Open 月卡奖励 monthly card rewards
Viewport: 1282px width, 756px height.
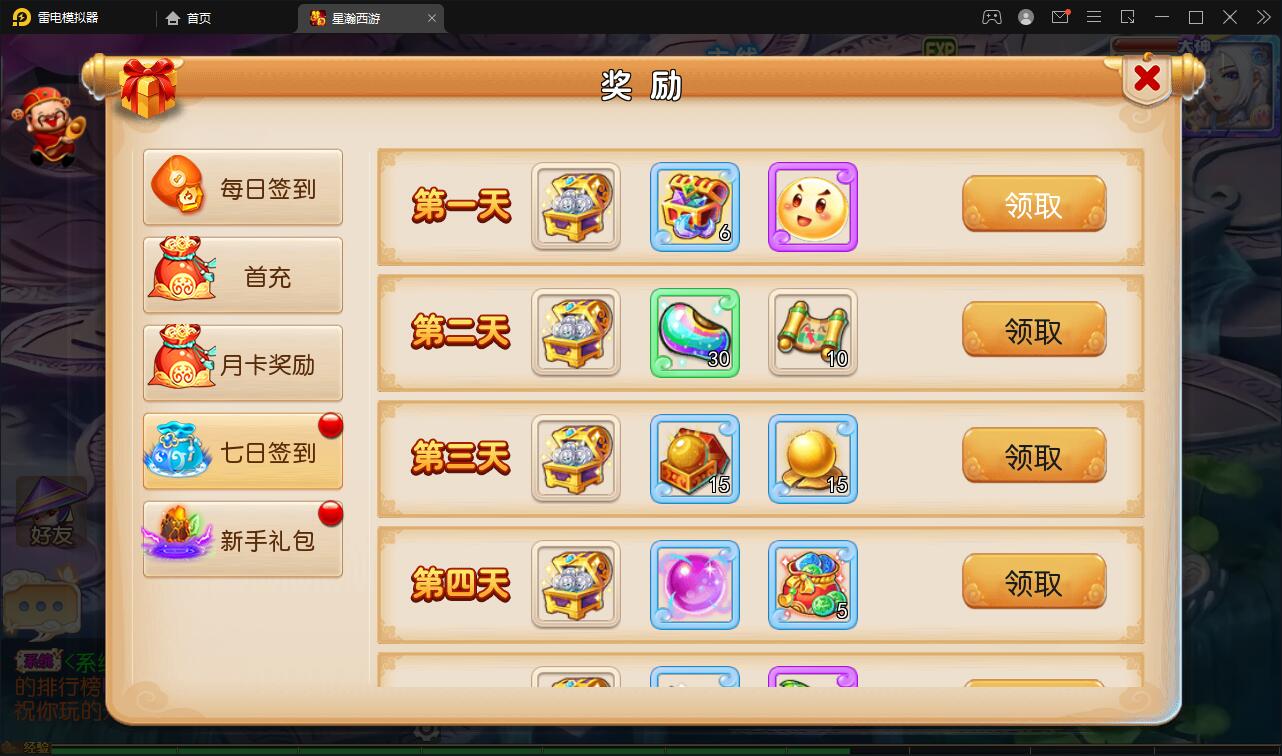click(x=242, y=363)
